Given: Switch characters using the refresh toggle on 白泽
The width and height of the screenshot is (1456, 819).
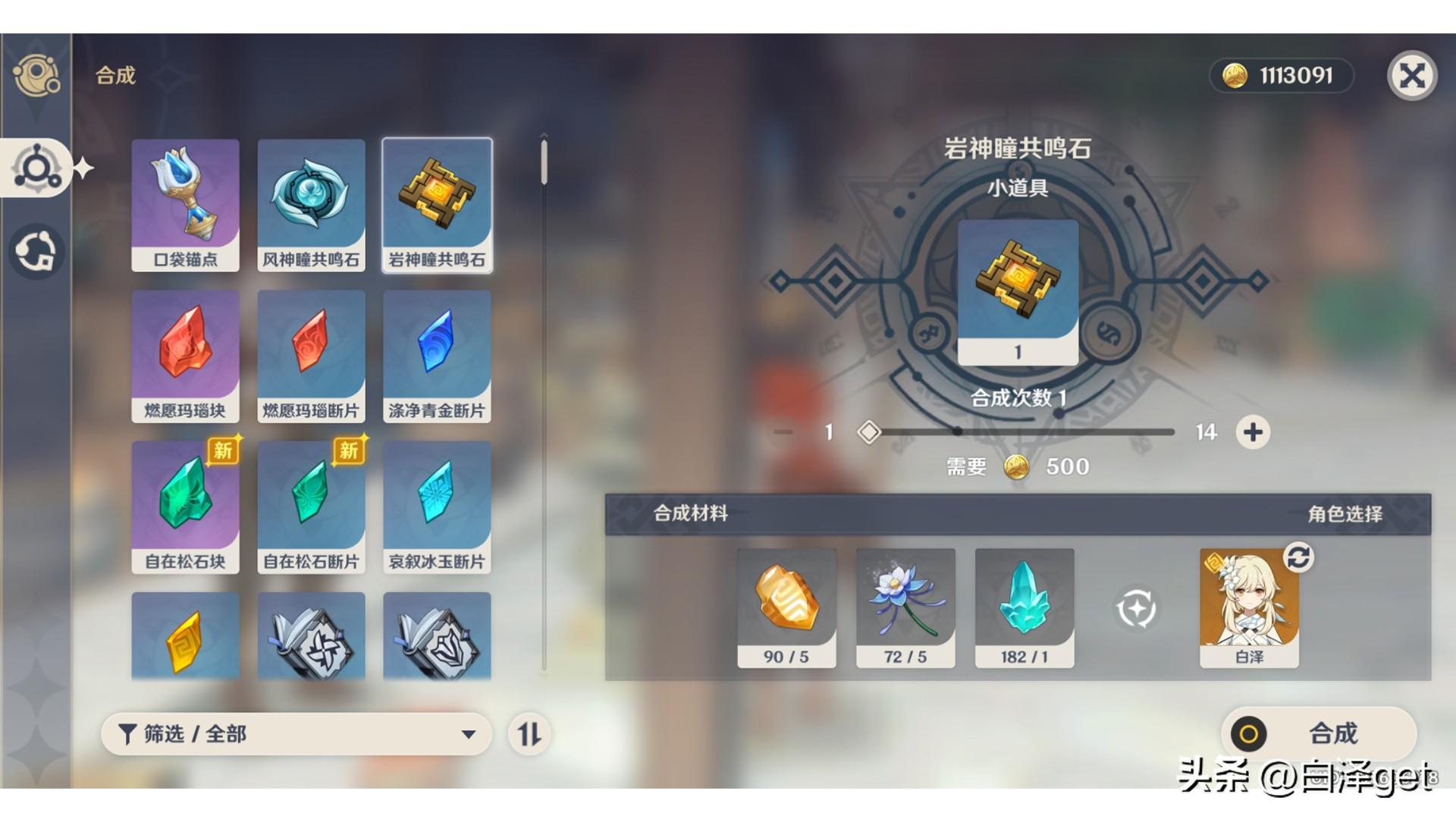Looking at the screenshot, I should tap(1300, 558).
